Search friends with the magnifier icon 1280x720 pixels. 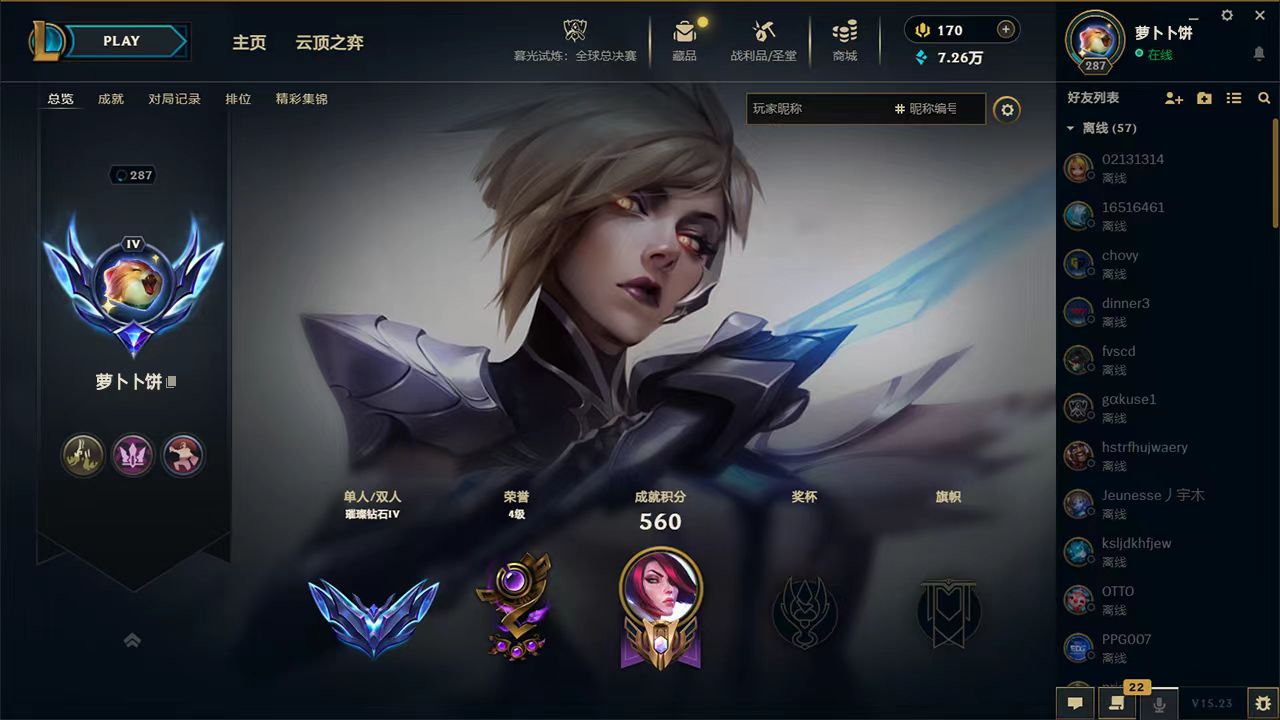1264,98
